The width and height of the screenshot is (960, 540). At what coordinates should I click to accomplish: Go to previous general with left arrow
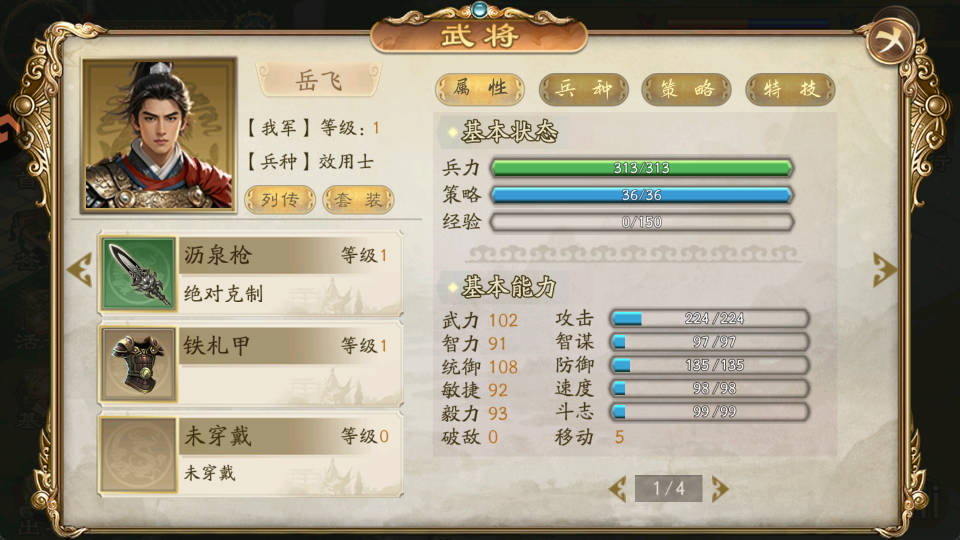[78, 270]
